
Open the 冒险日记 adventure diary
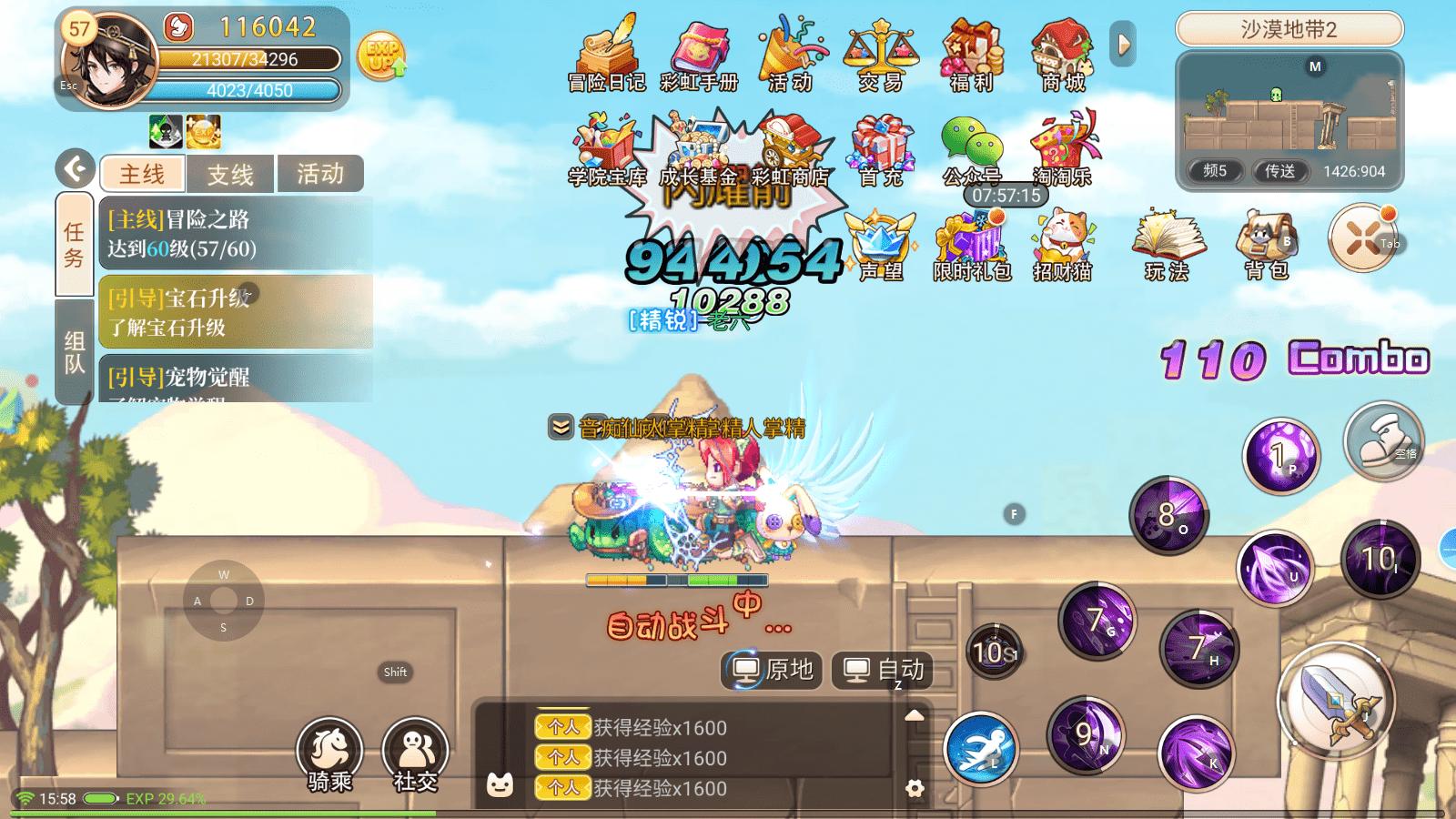click(x=606, y=53)
